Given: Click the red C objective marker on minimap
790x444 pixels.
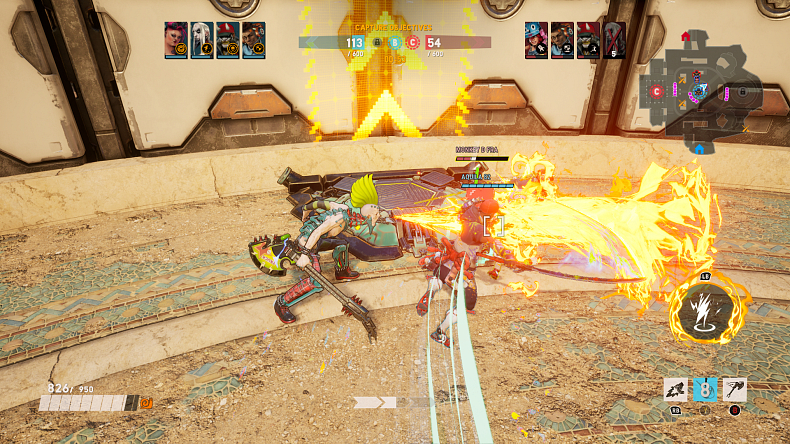Looking at the screenshot, I should click(x=657, y=92).
